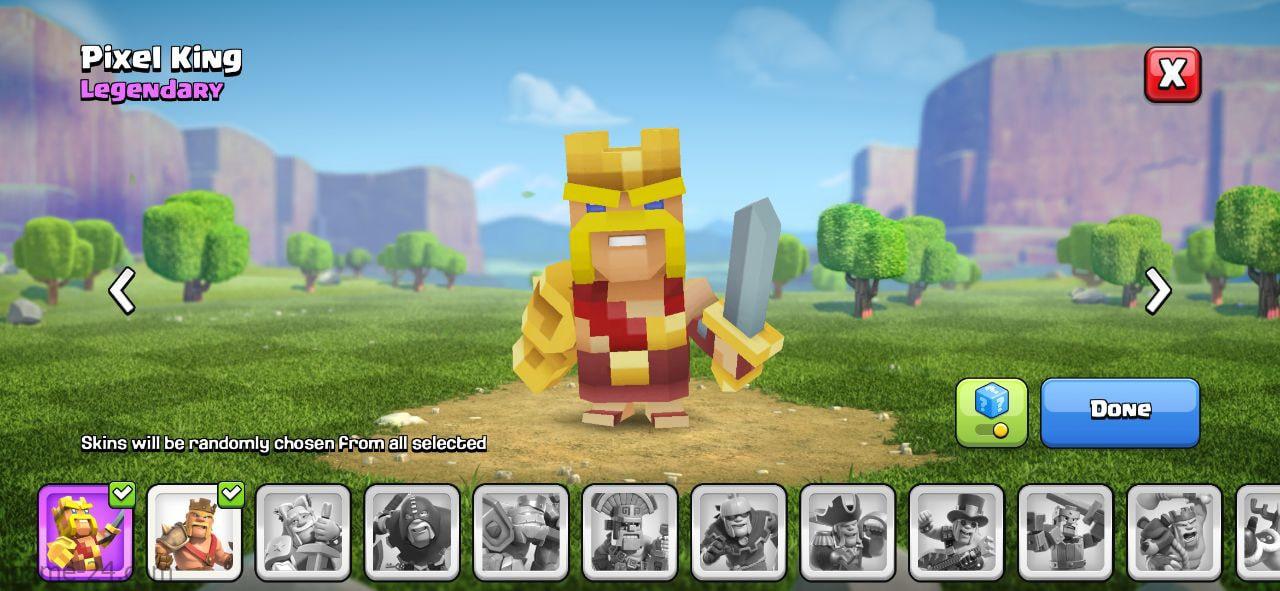Select the Pixel King skin thumbnail
Image resolution: width=1280 pixels, height=591 pixels.
point(85,533)
